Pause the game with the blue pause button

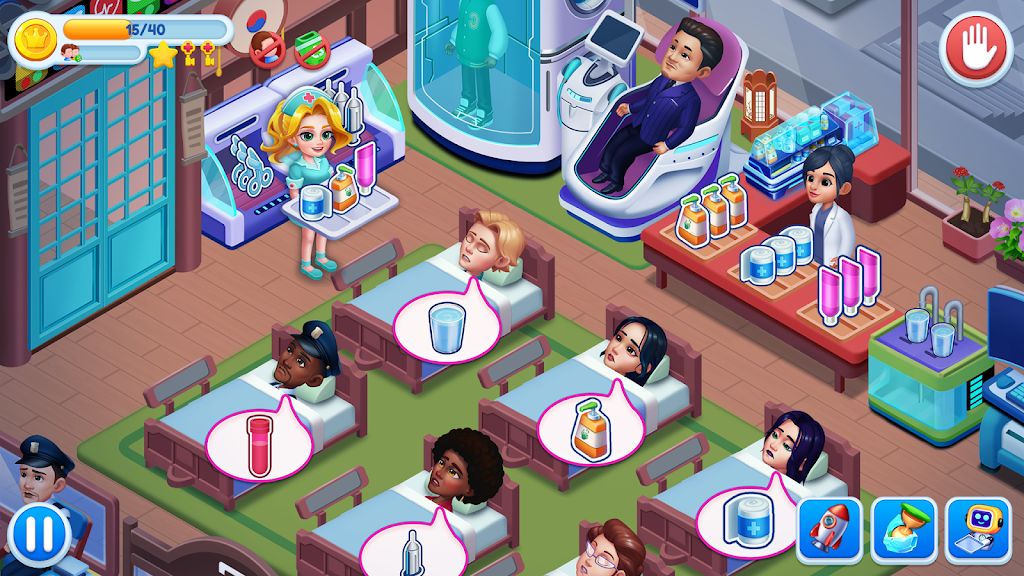pyautogui.click(x=40, y=533)
